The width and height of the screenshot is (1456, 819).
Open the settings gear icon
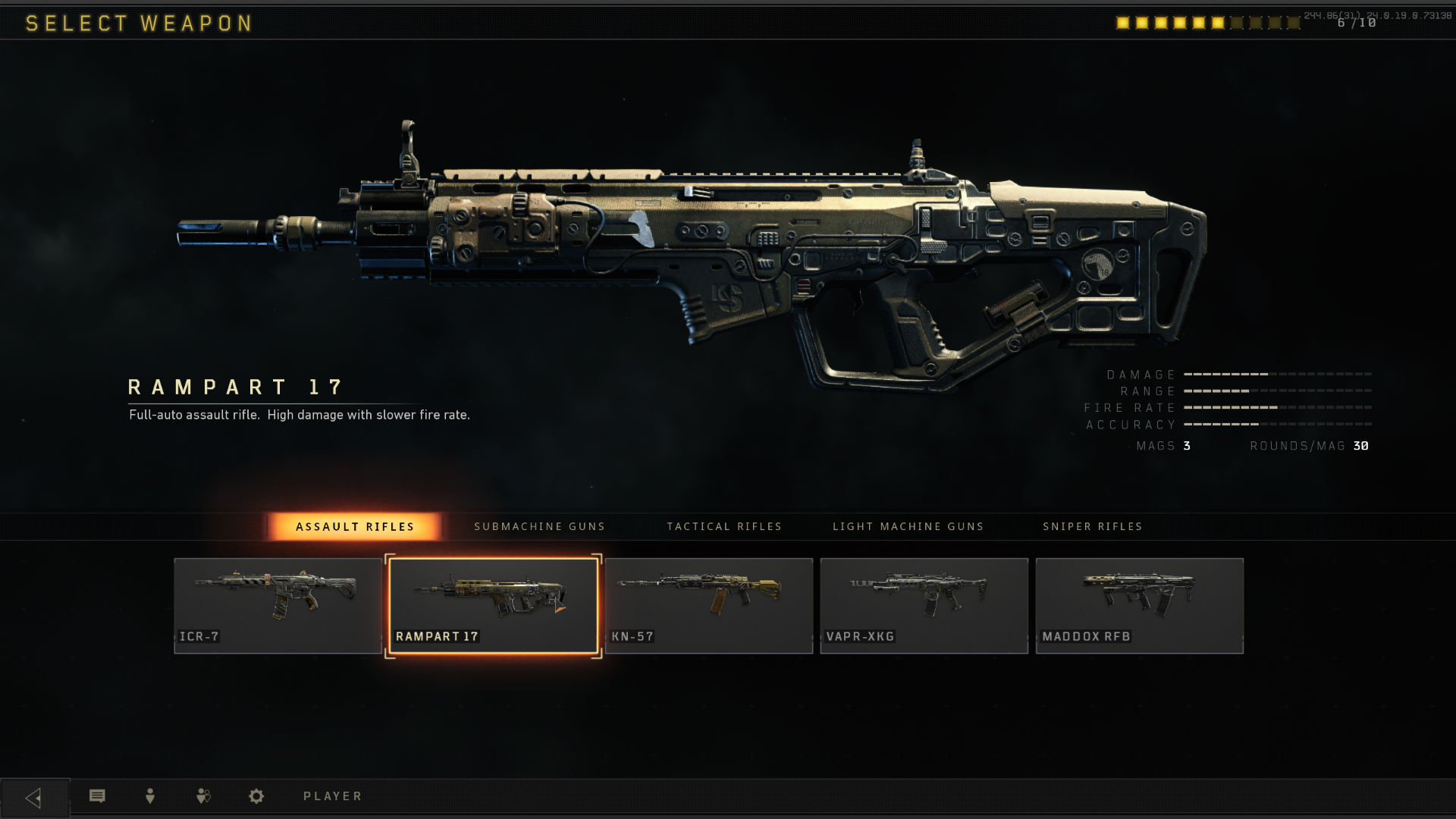(x=256, y=795)
